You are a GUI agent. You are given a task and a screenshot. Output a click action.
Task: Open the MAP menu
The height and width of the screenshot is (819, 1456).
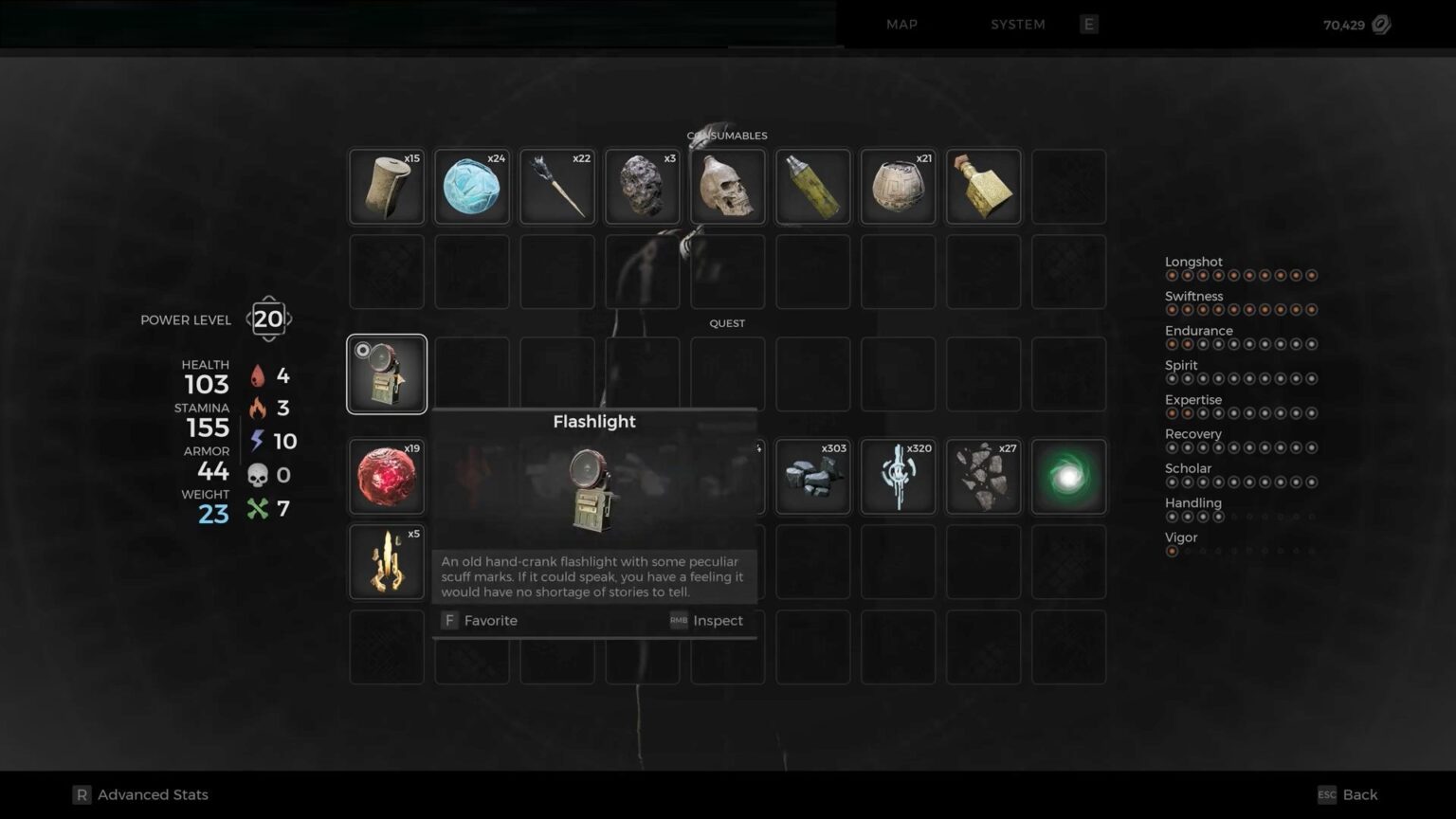(x=901, y=24)
